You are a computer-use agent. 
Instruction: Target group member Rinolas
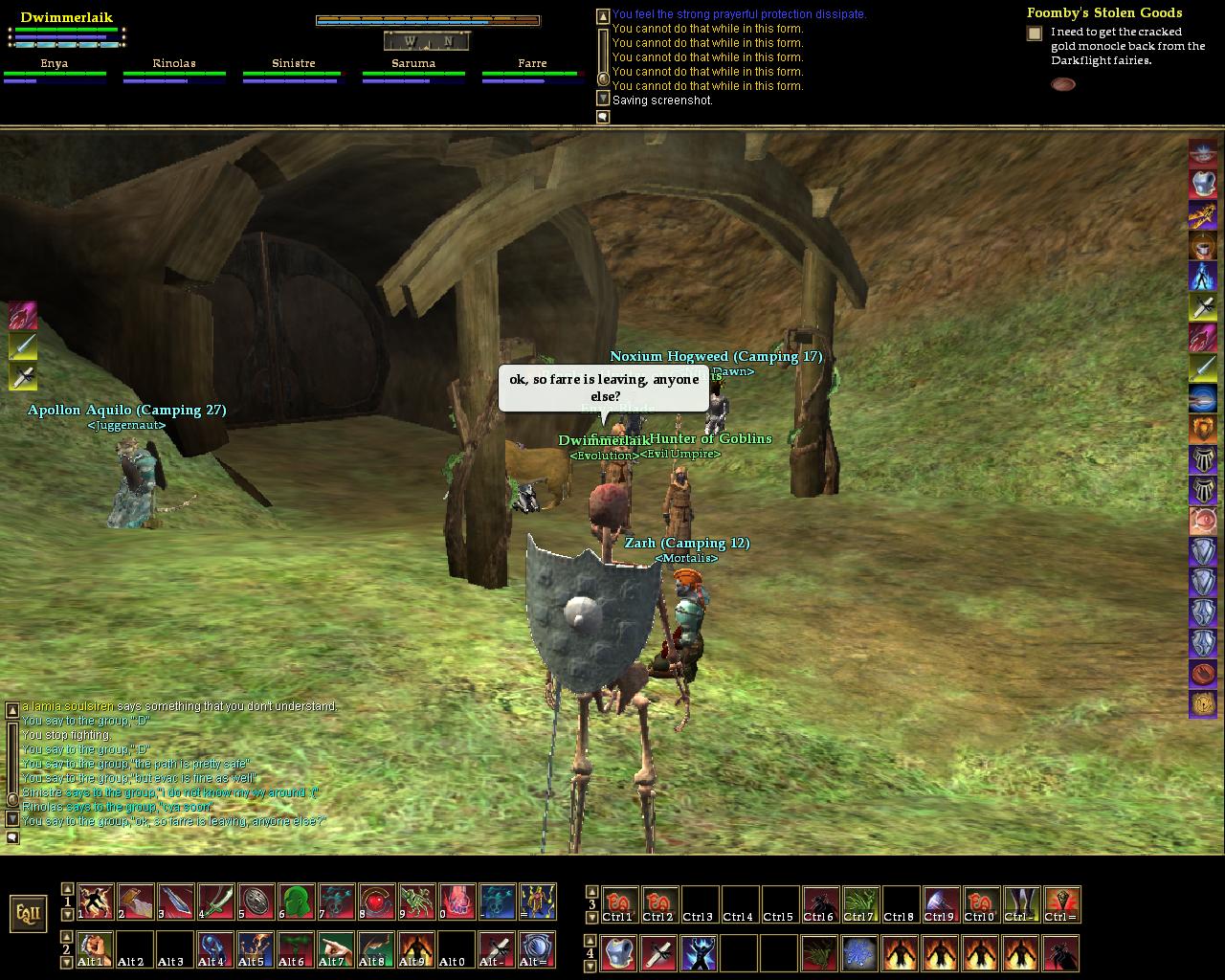coord(174,64)
